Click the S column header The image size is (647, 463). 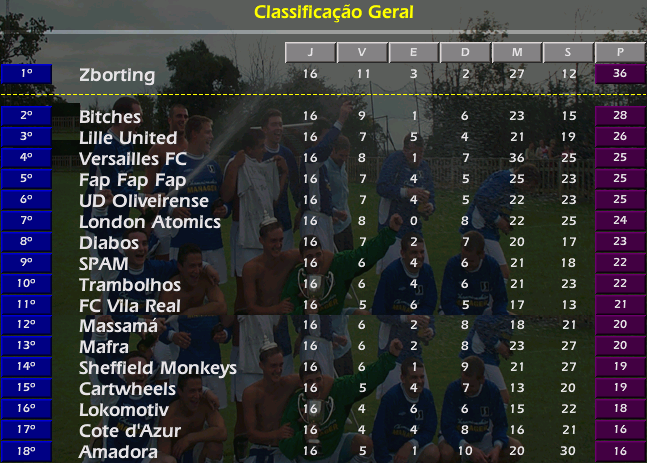568,52
